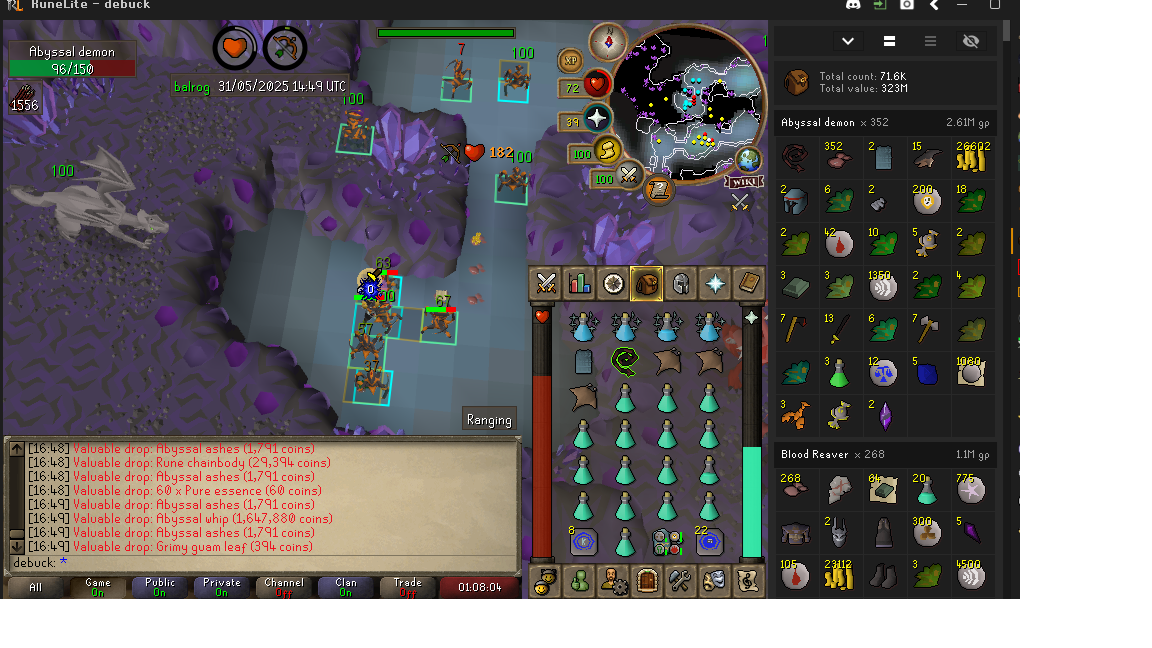1152x648 pixels.
Task: Switch to the Clan chat tab
Action: pyautogui.click(x=345, y=587)
